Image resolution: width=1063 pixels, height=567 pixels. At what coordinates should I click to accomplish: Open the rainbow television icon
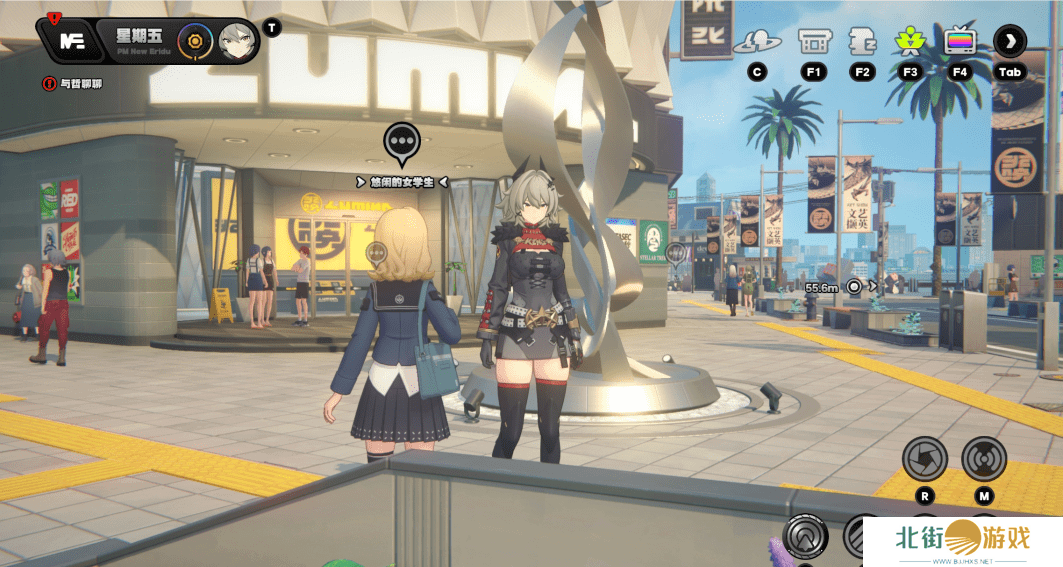[960, 42]
